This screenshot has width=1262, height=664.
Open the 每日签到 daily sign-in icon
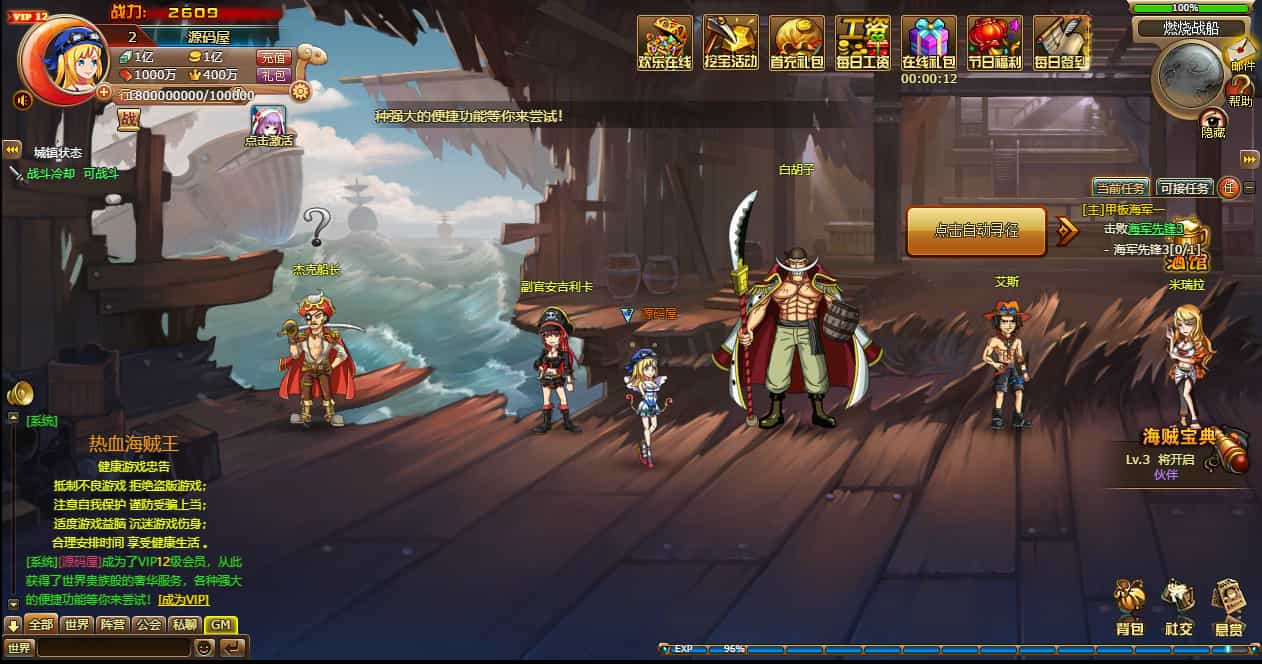pyautogui.click(x=1061, y=42)
